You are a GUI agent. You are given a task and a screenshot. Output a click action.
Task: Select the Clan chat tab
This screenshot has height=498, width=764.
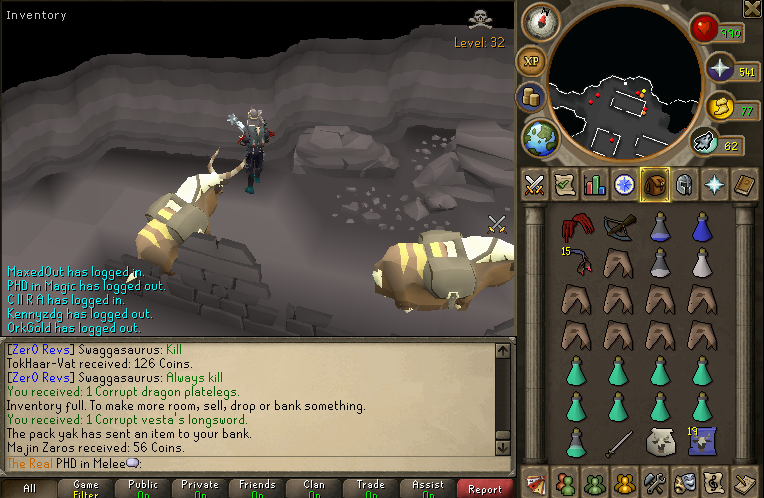[x=314, y=488]
